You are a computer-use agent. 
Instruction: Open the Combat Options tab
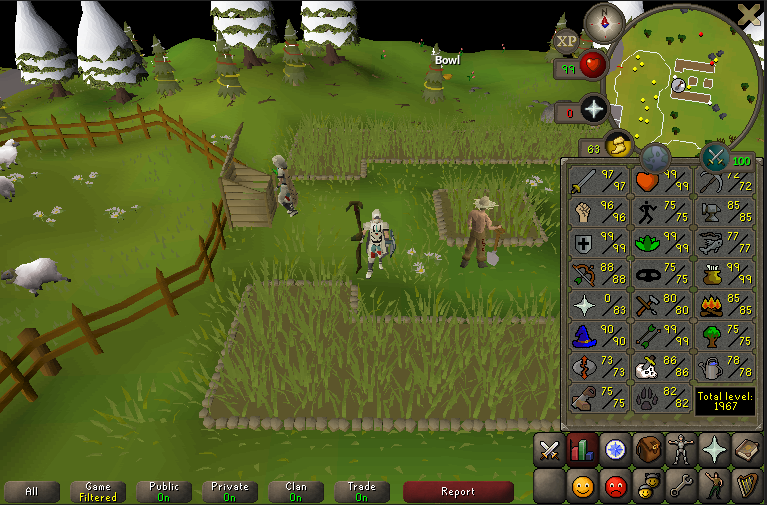tap(549, 450)
